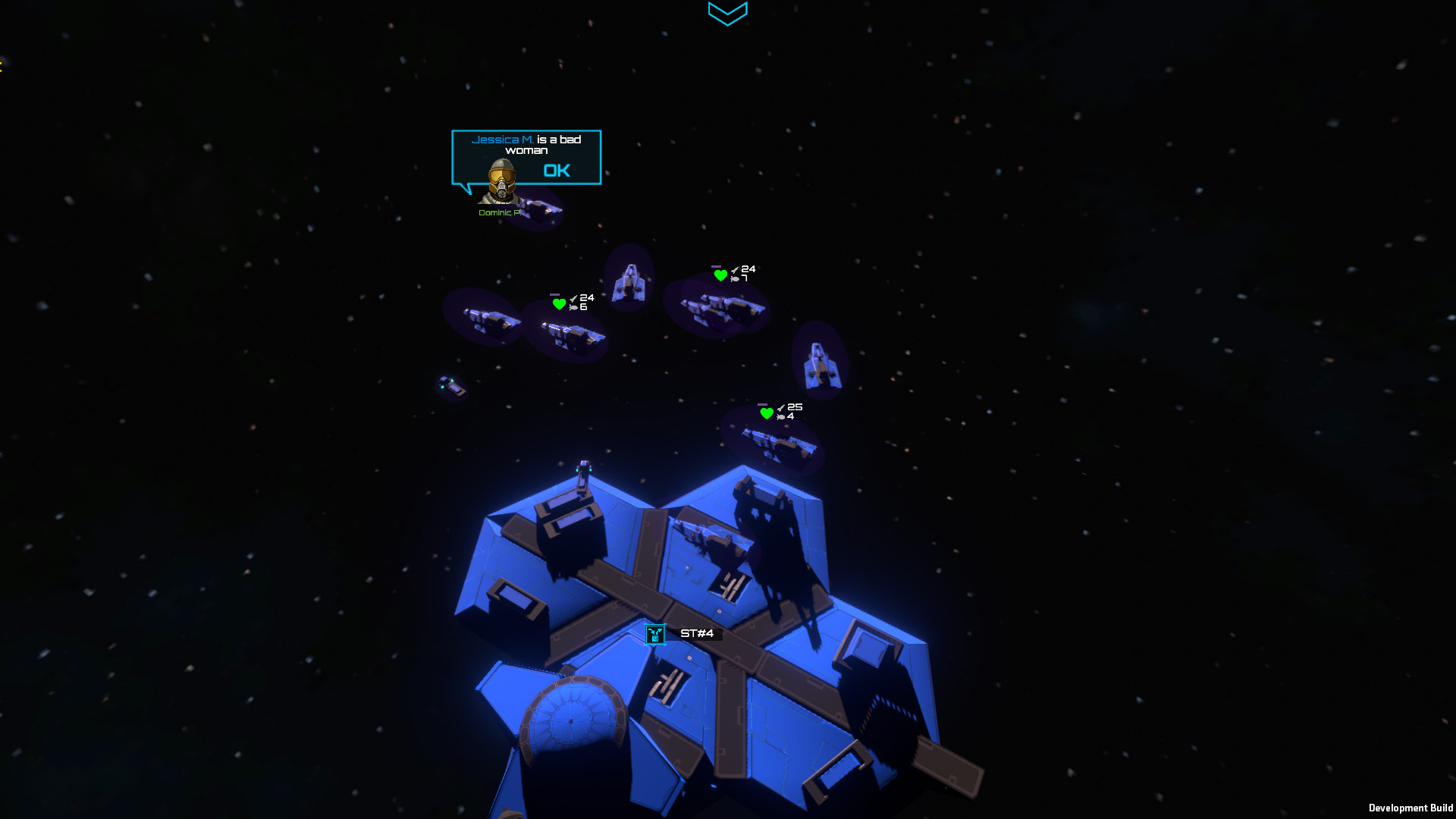Expand the top-center chevron panel

[x=727, y=14]
